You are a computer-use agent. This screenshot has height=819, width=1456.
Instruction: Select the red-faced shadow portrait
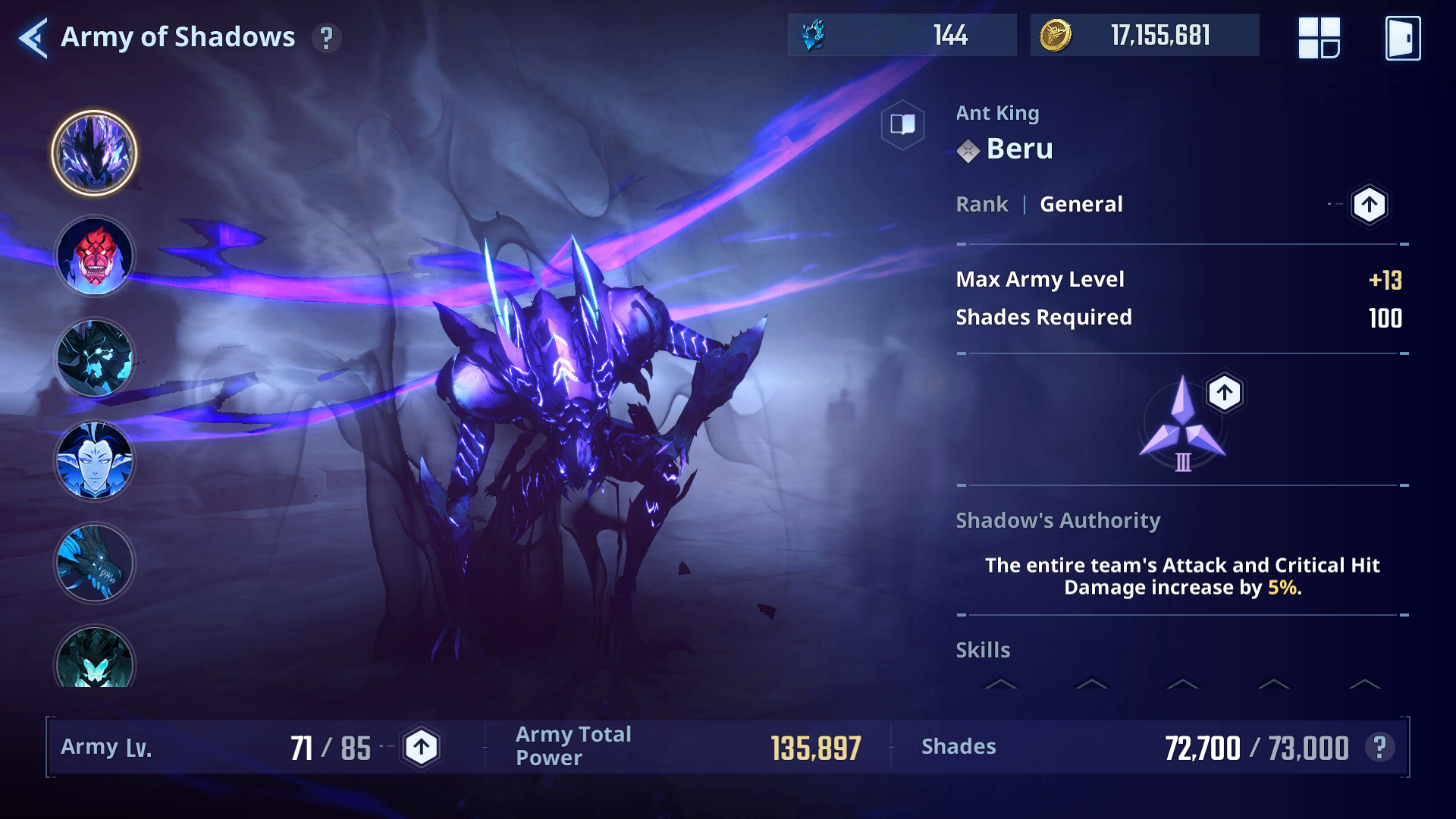click(94, 256)
